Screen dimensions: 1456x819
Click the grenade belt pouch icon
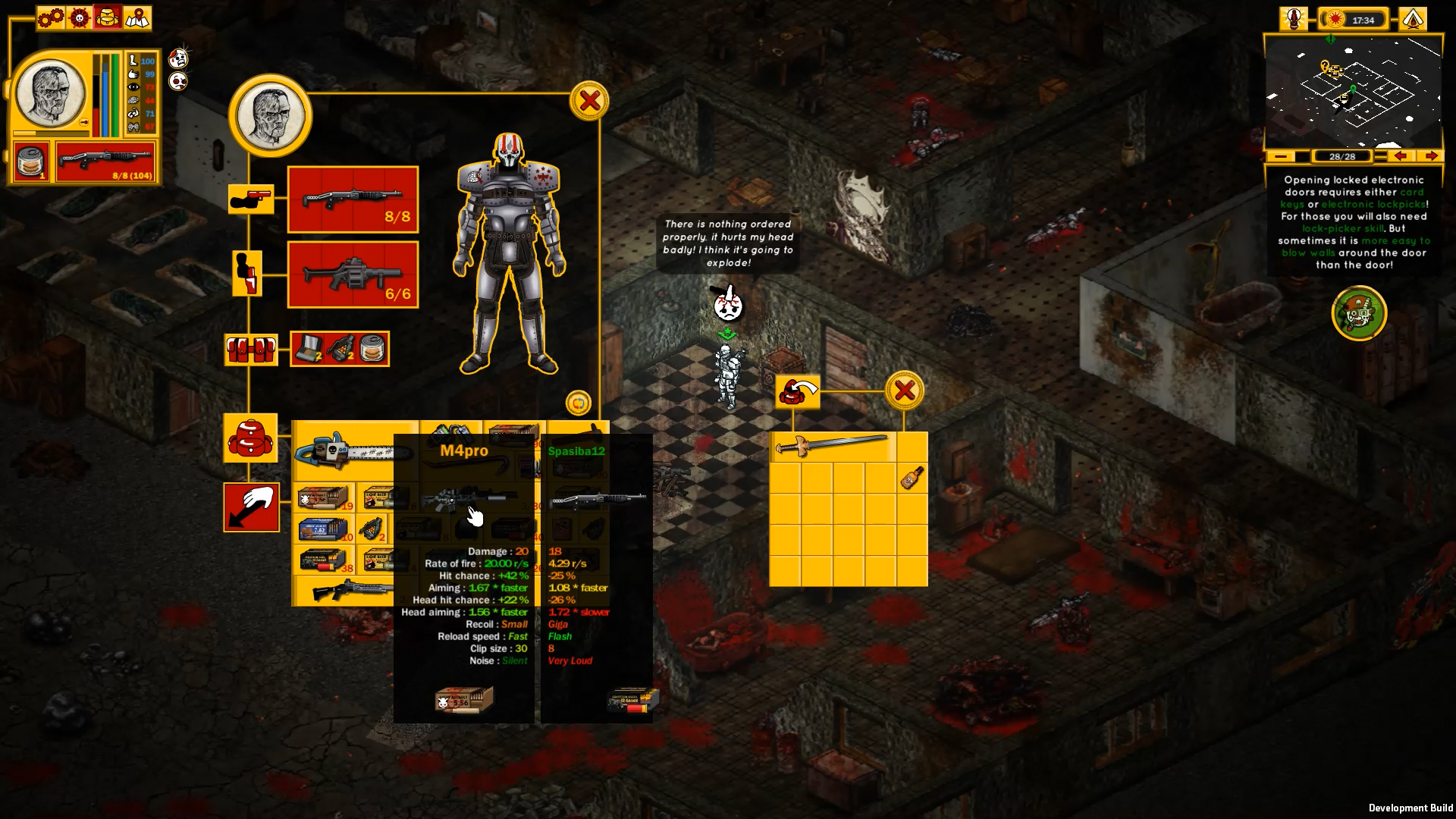251,350
